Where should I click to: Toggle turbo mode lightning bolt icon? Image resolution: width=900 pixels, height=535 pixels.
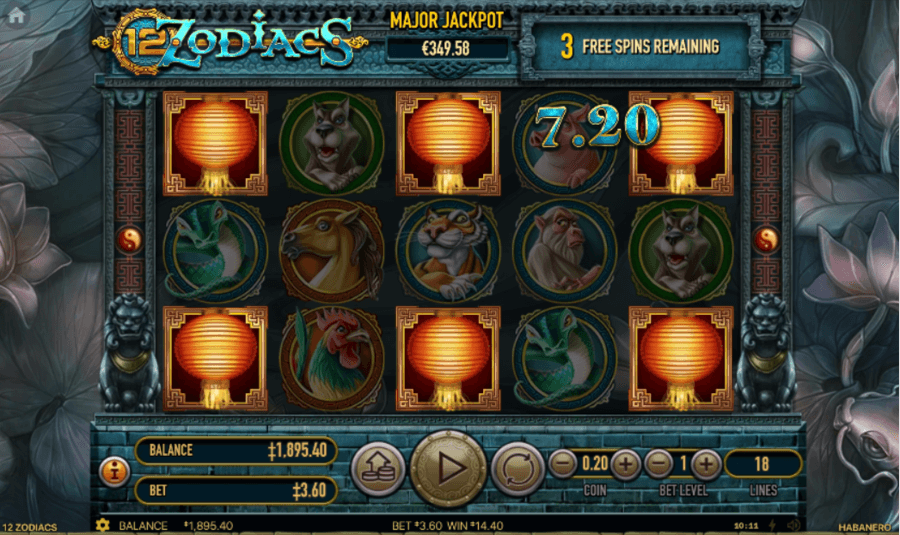(x=773, y=525)
